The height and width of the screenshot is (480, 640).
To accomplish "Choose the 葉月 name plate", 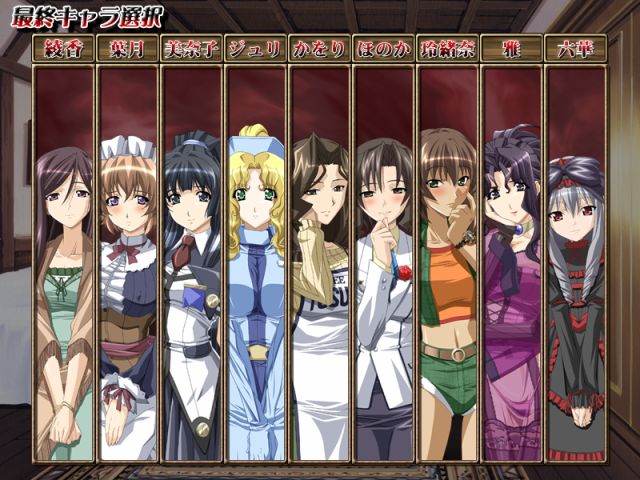I will [128, 48].
